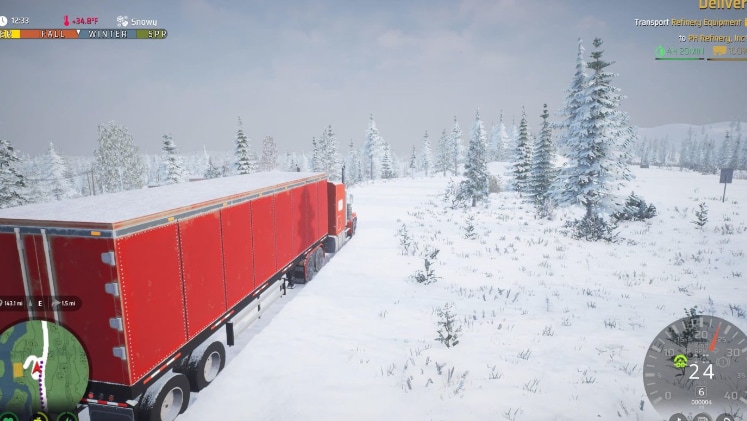This screenshot has width=747, height=421.
Task: Select the Deliver objective tracker
Action: [721, 5]
